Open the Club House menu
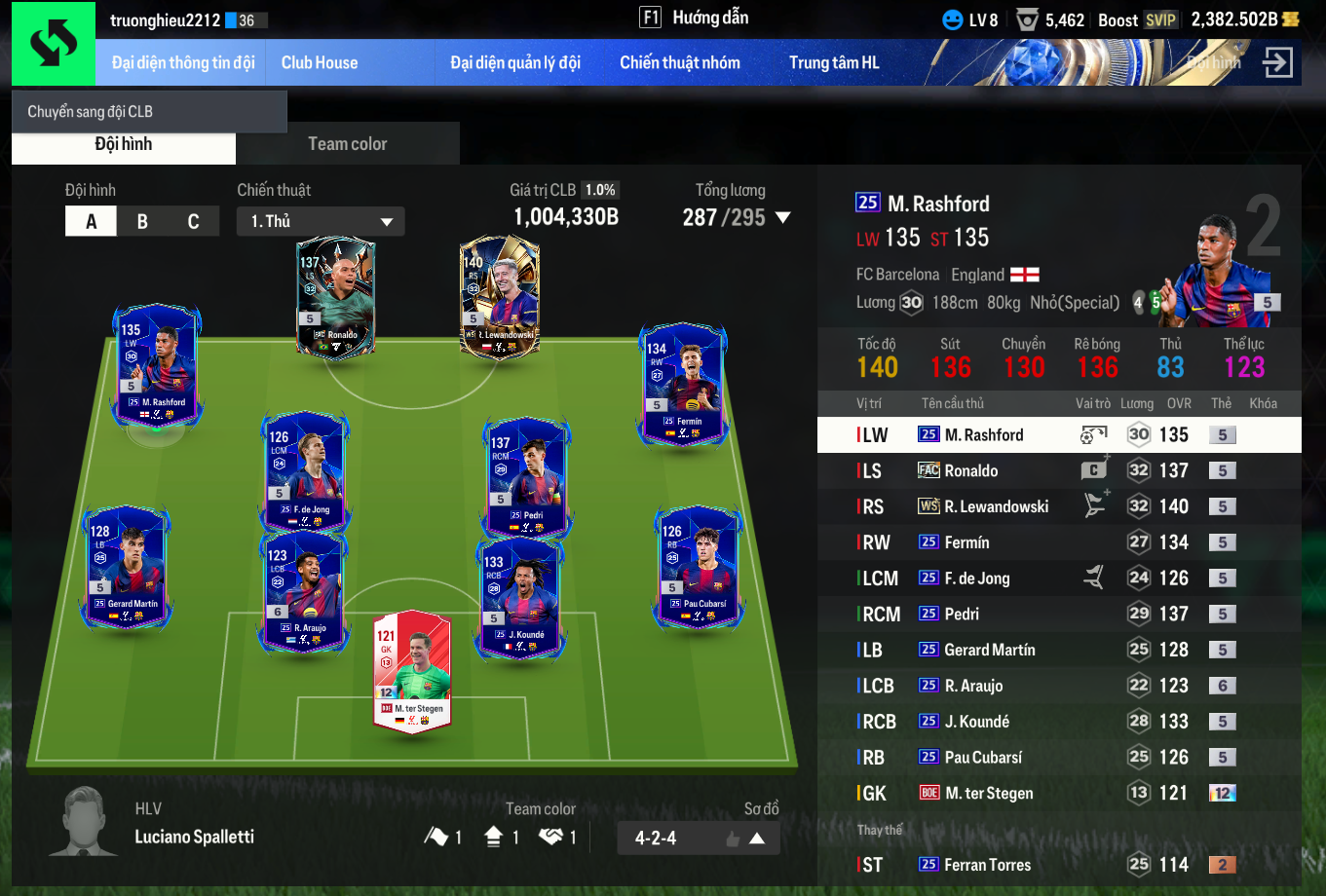 click(320, 62)
